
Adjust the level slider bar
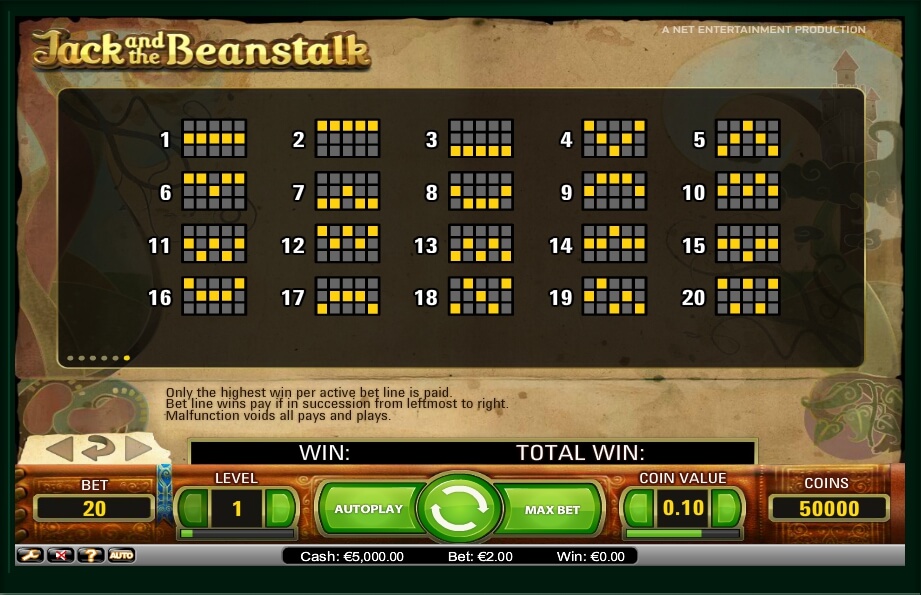(236, 534)
